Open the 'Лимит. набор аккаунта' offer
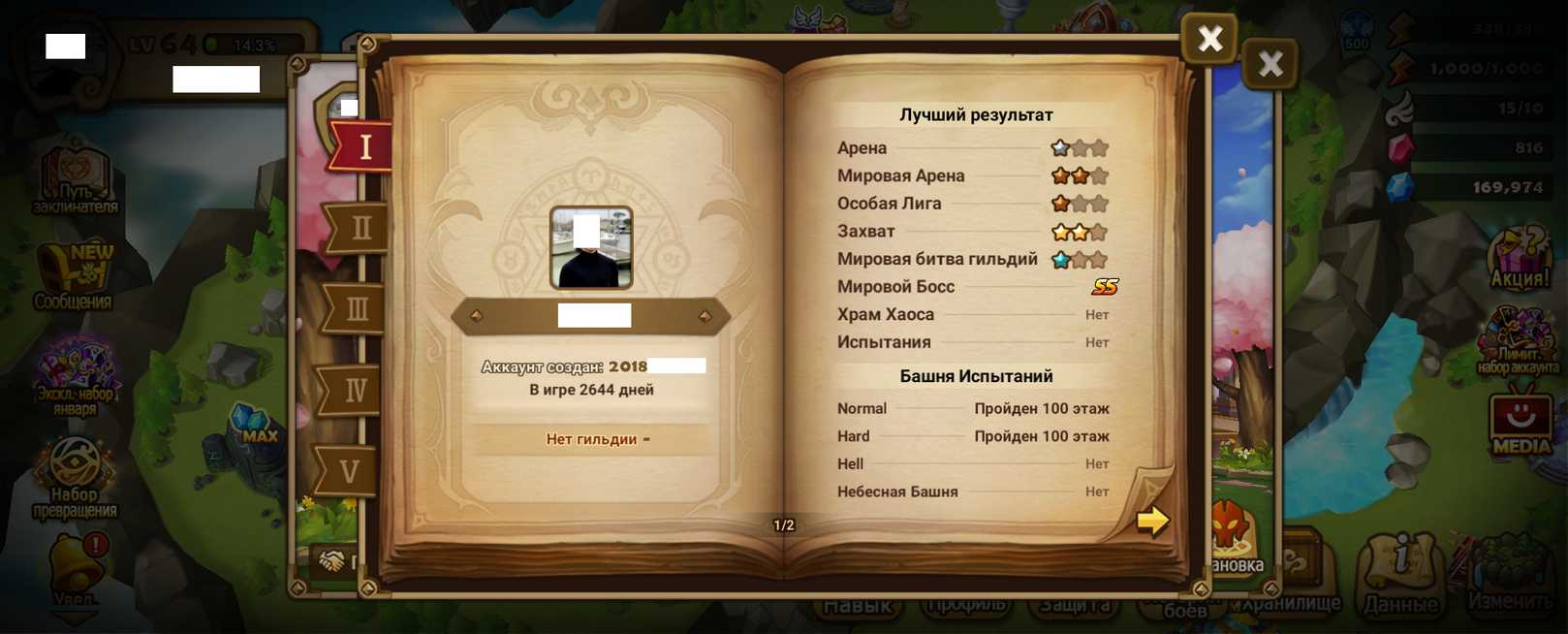Screen dimensions: 1568x634 pos(1518,341)
